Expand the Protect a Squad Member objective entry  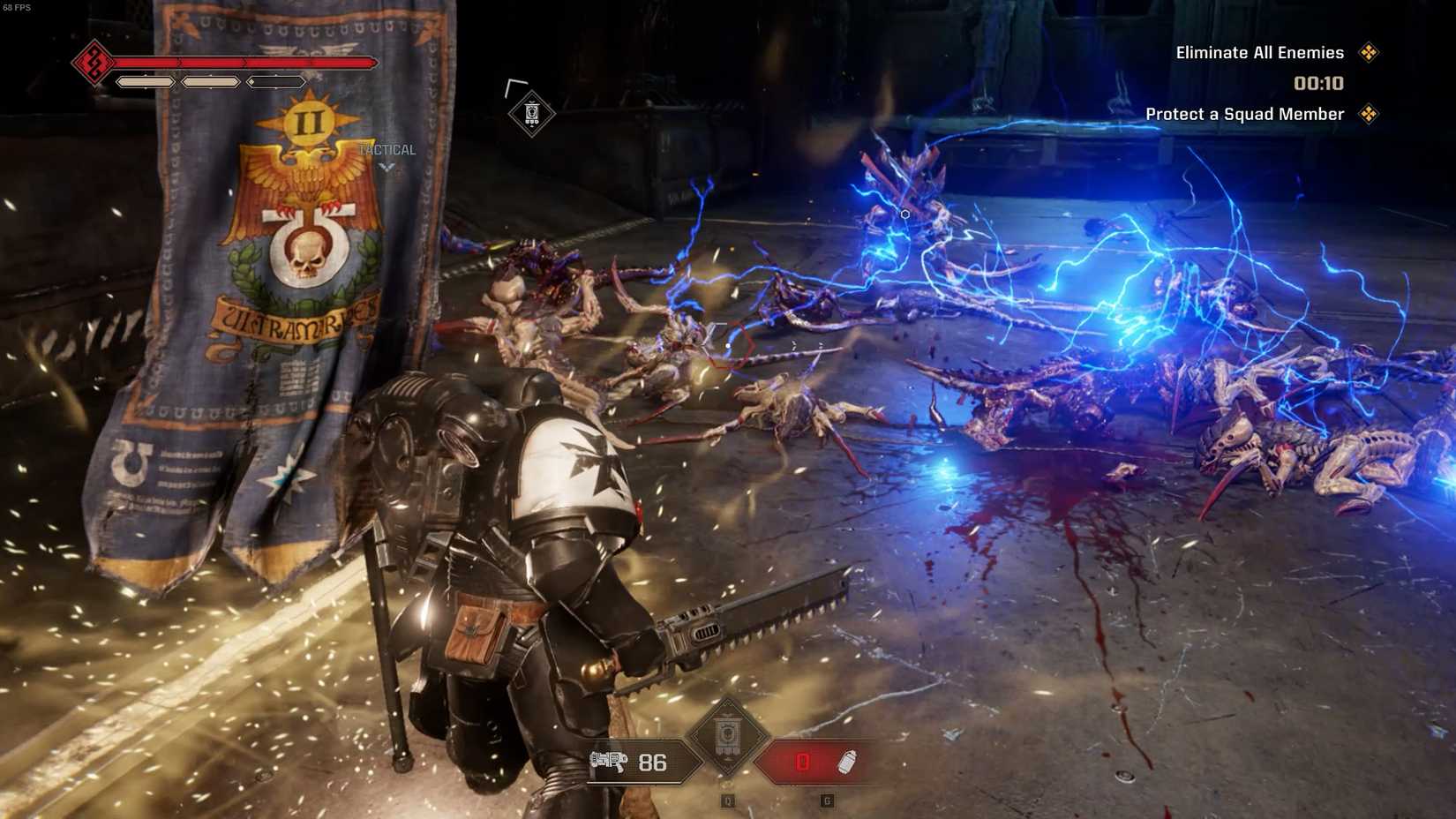(x=1244, y=114)
